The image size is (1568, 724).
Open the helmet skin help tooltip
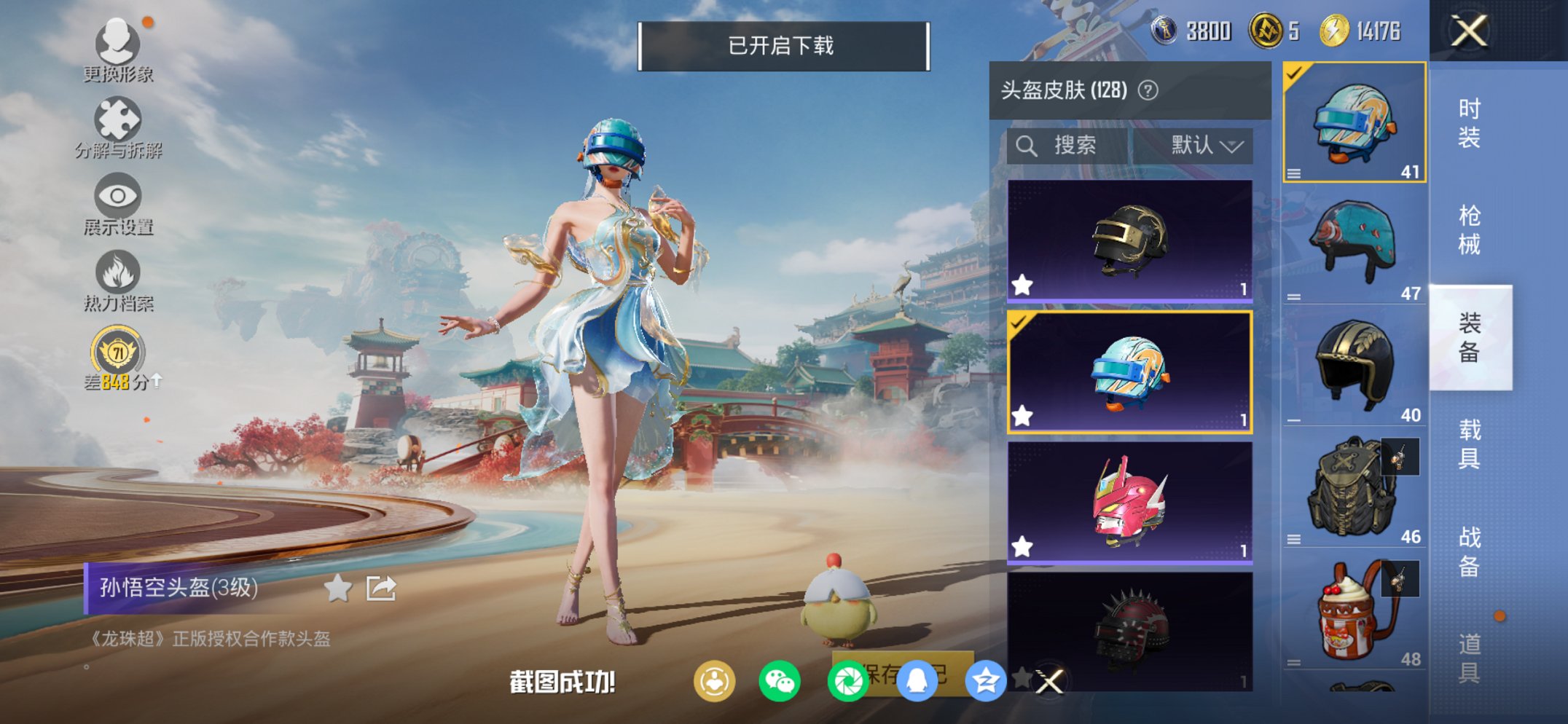click(x=1149, y=91)
